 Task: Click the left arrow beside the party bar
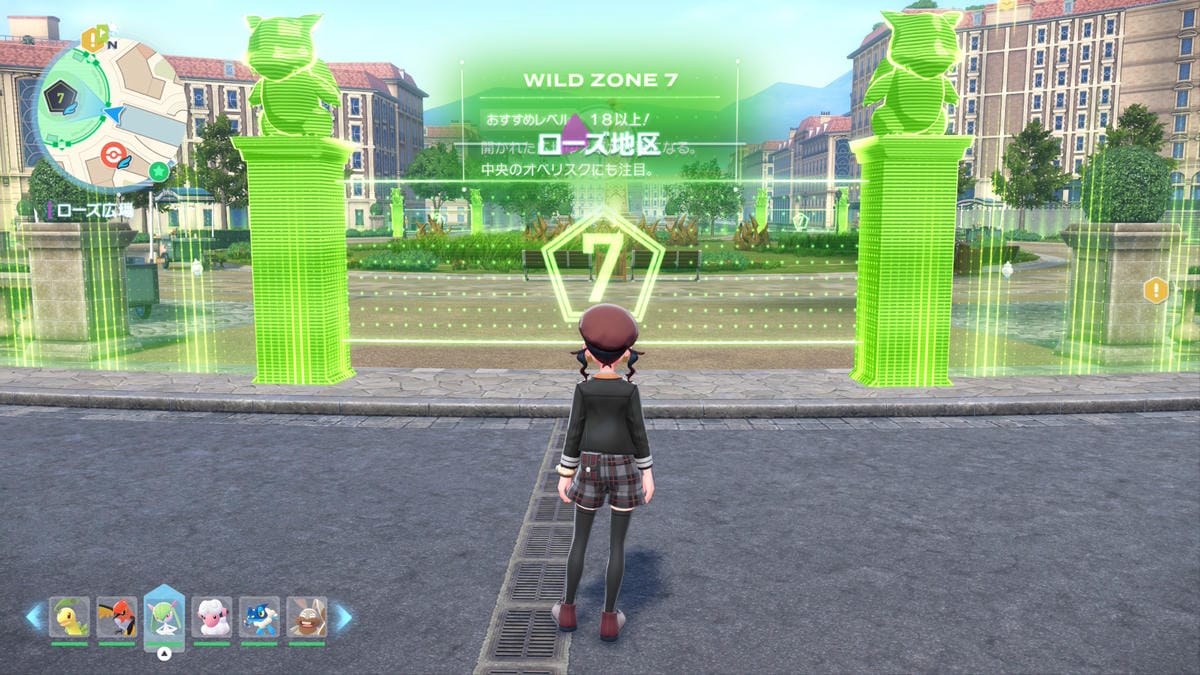coord(35,617)
